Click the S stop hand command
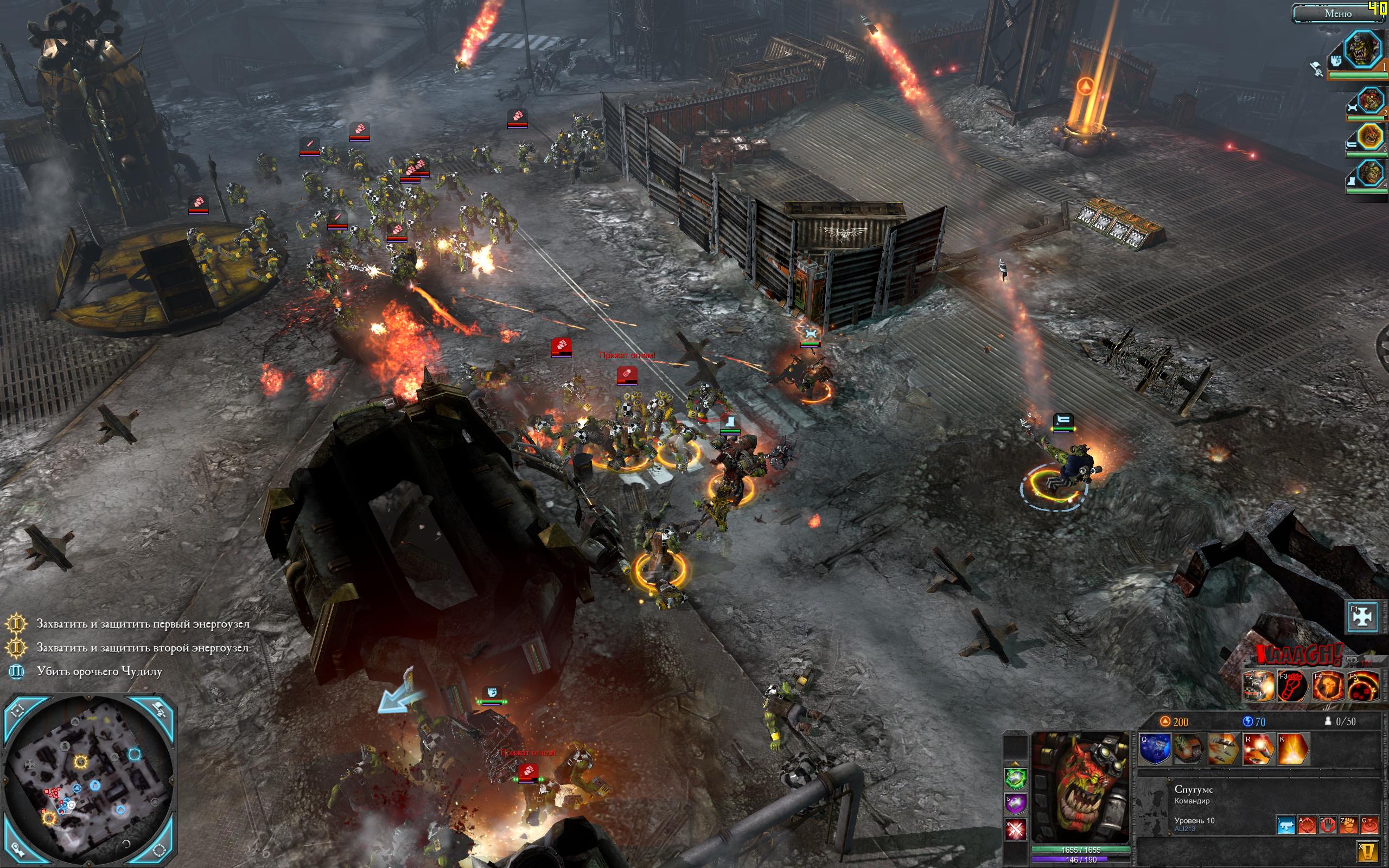The width and height of the screenshot is (1389, 868). tap(1327, 825)
